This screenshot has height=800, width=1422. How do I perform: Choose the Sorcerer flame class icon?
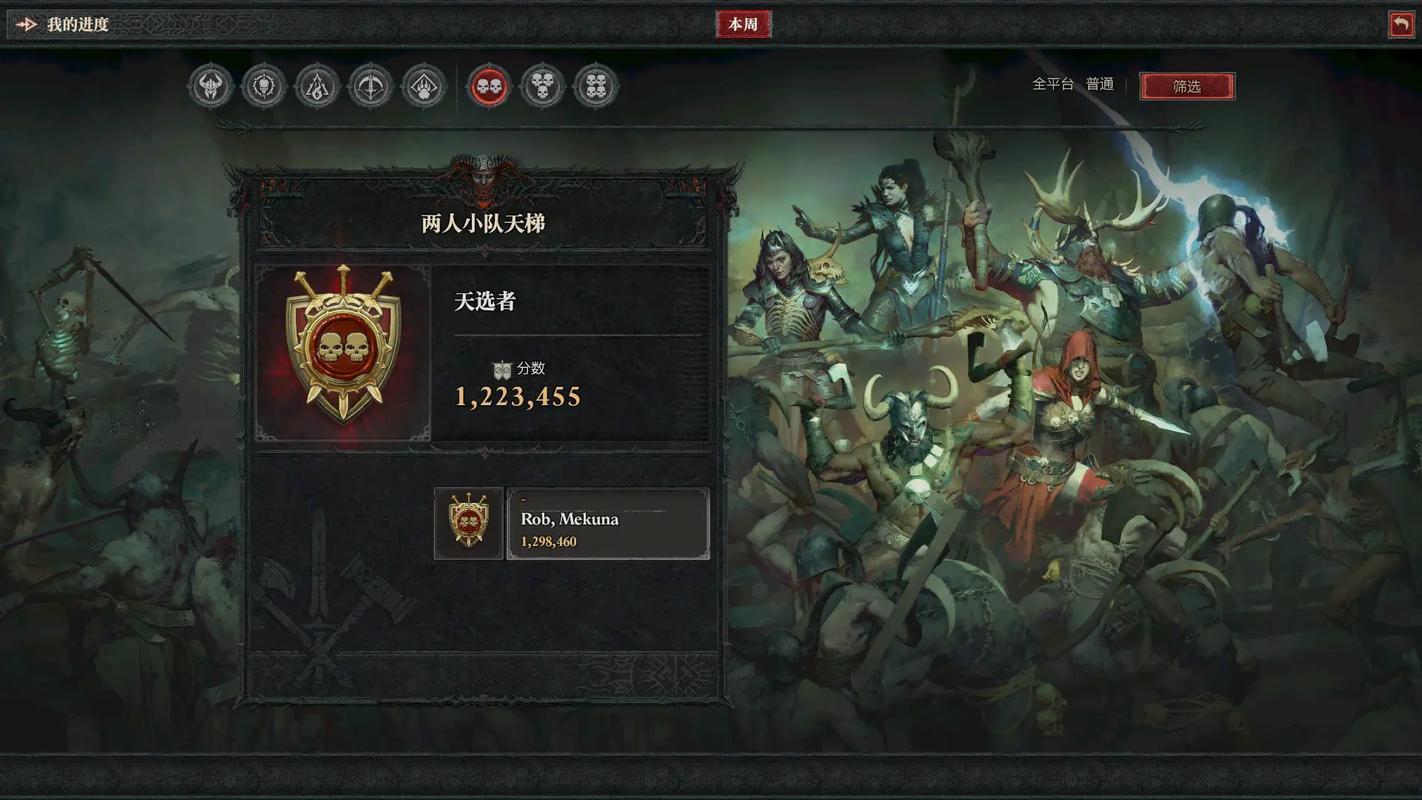tap(317, 85)
